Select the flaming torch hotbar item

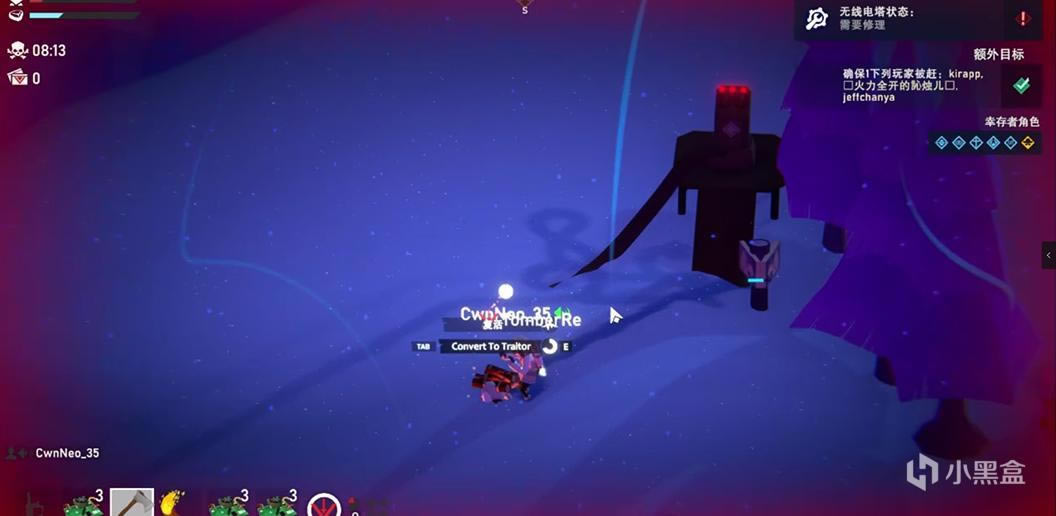(174, 503)
